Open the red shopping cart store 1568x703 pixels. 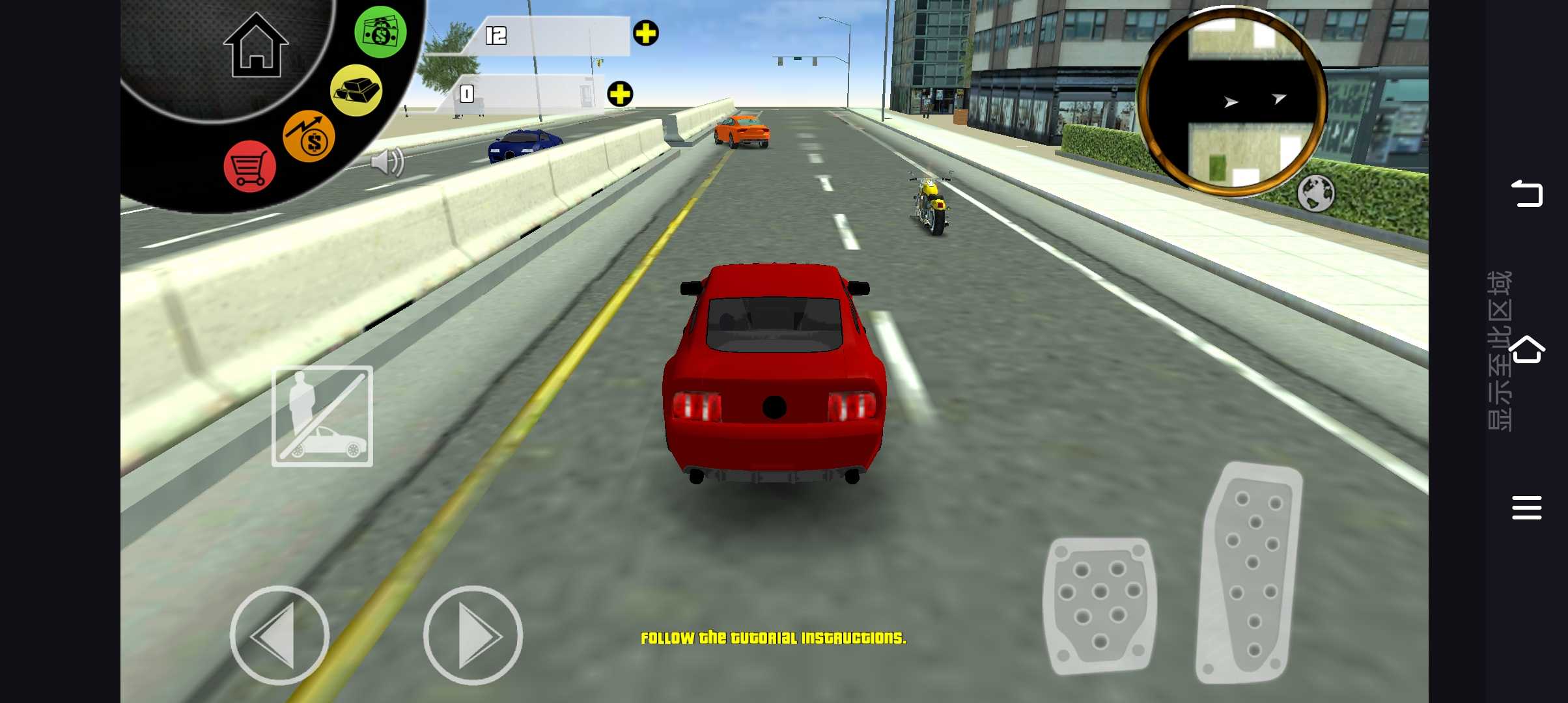[x=249, y=167]
